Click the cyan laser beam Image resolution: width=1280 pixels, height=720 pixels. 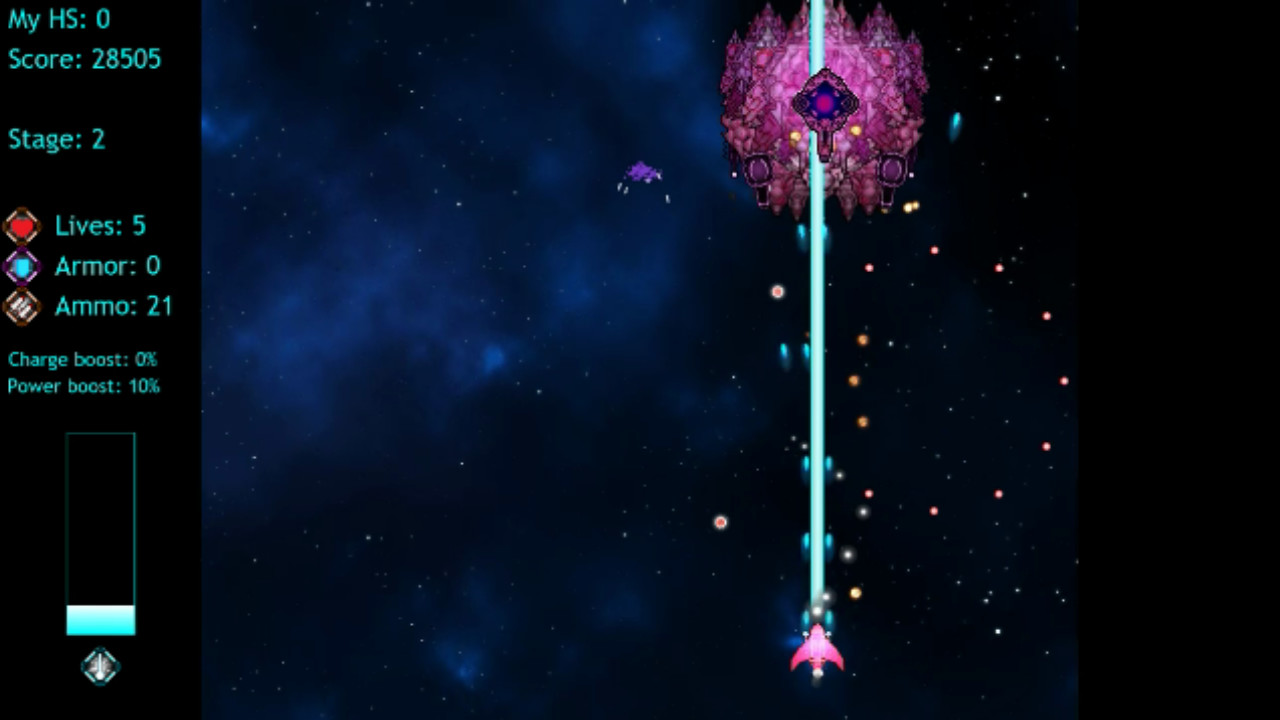point(817,400)
